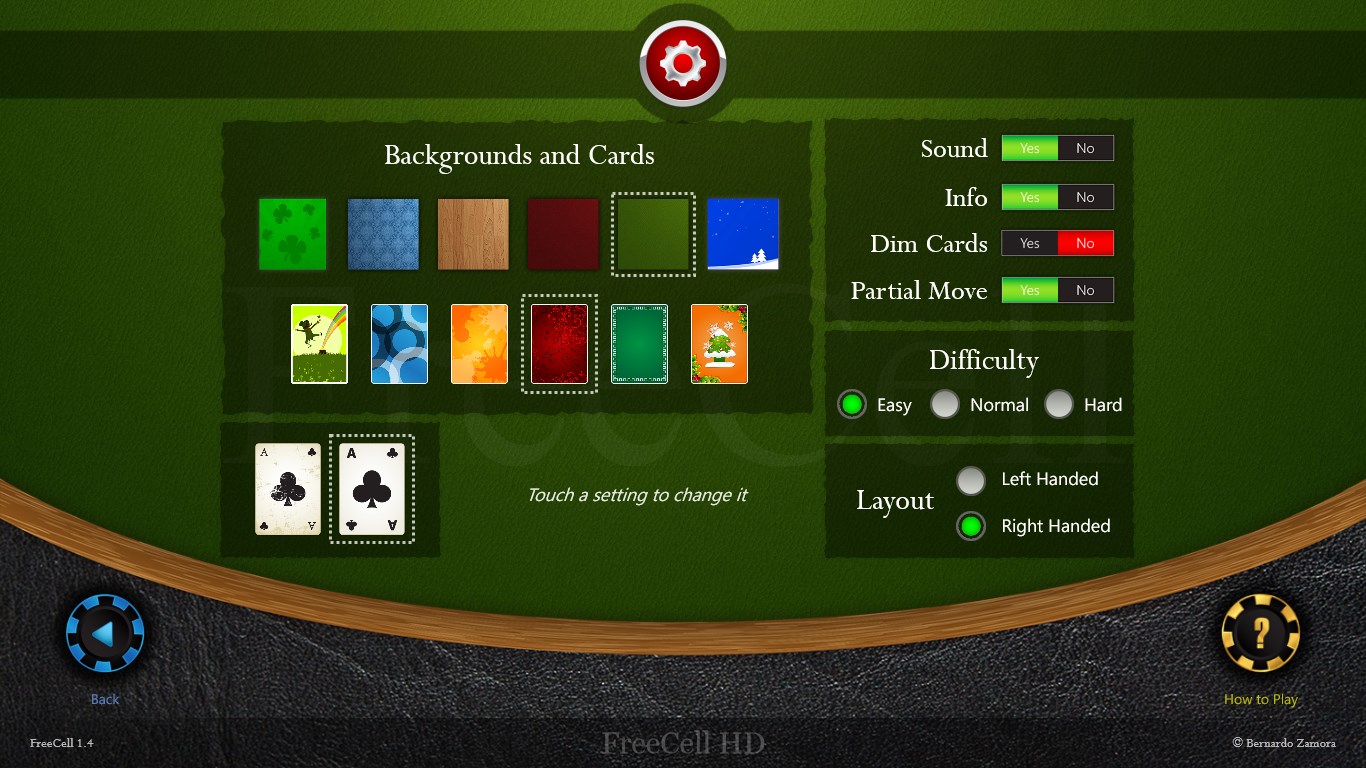Select the shamrock green background

pyautogui.click(x=292, y=234)
